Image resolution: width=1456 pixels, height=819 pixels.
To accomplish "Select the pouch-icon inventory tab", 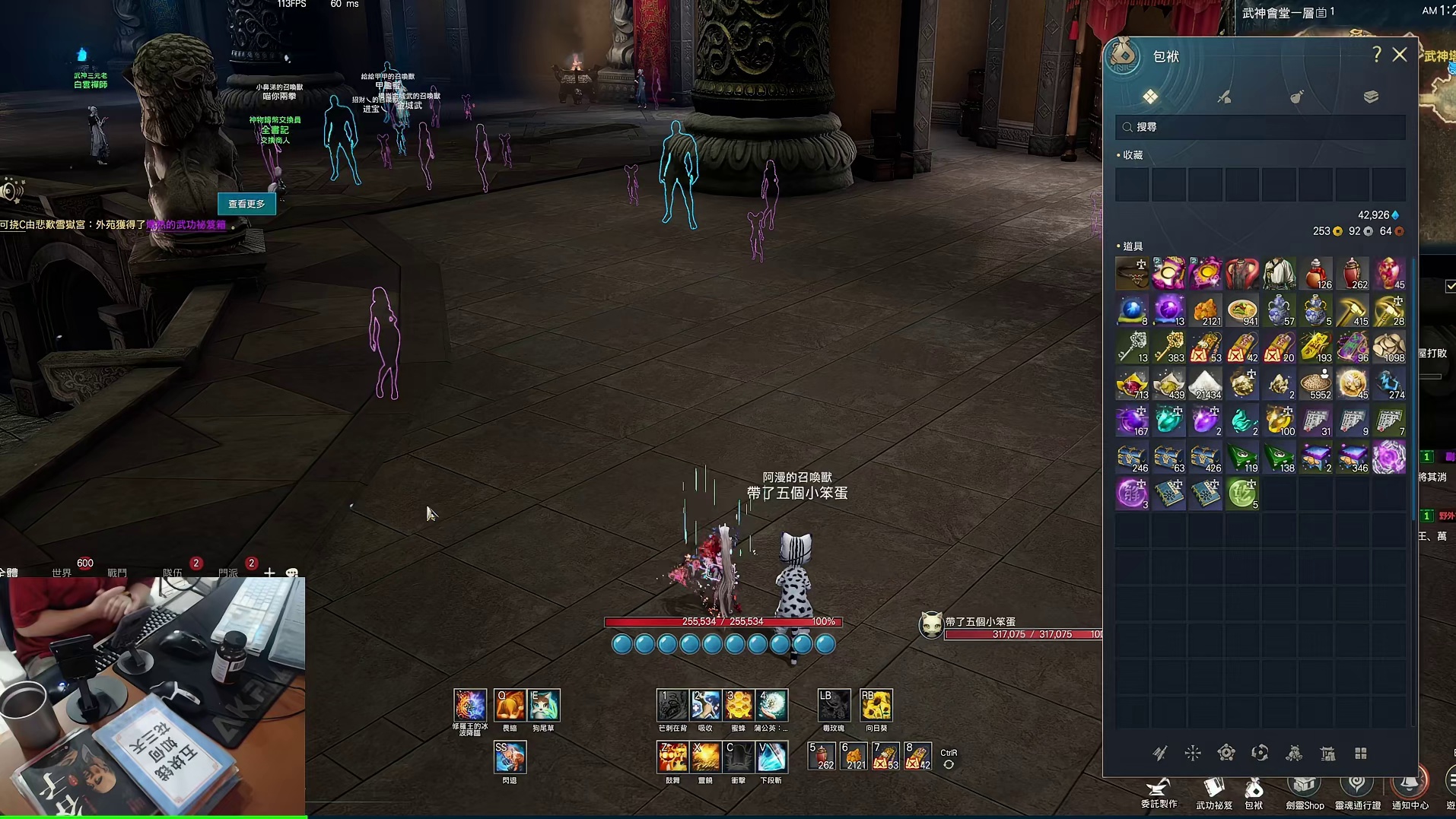I will 1297,97.
